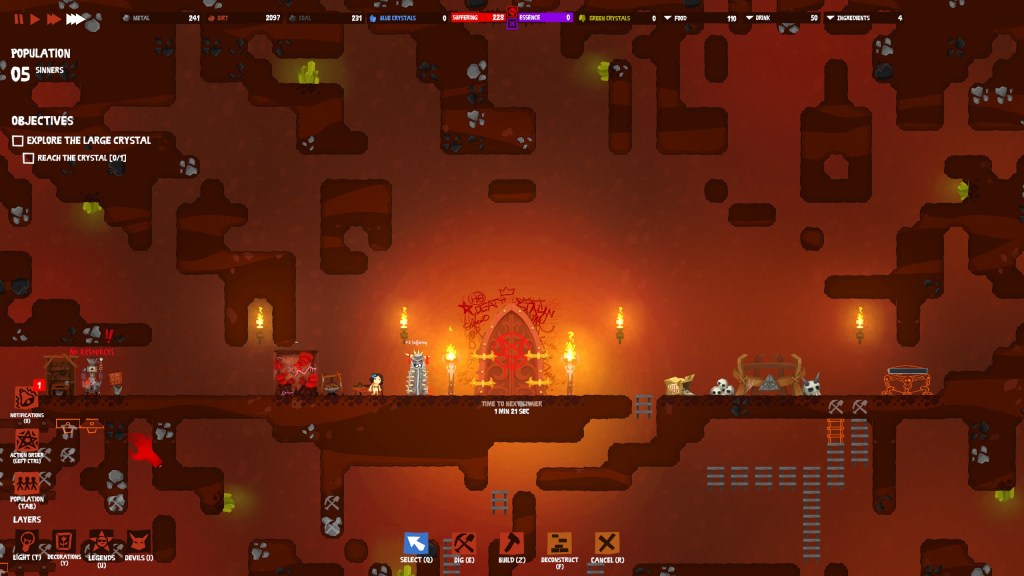Expand the Ingredients resource dropdown
Image resolution: width=1024 pixels, height=576 pixels.
coord(830,18)
